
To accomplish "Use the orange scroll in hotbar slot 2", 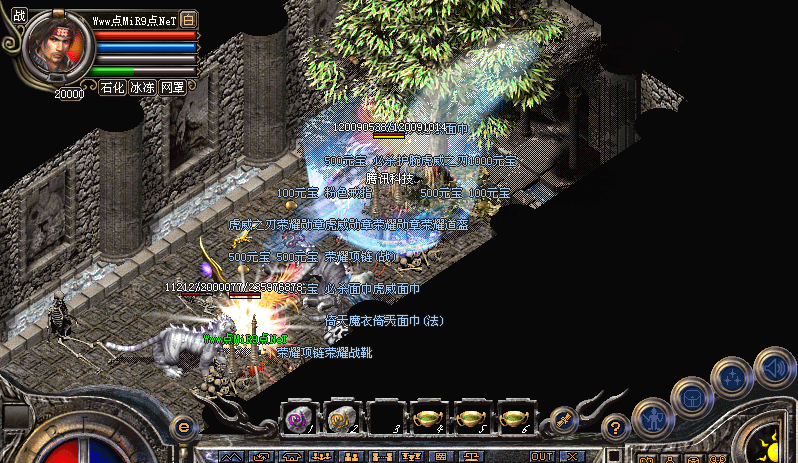I will pos(342,418).
